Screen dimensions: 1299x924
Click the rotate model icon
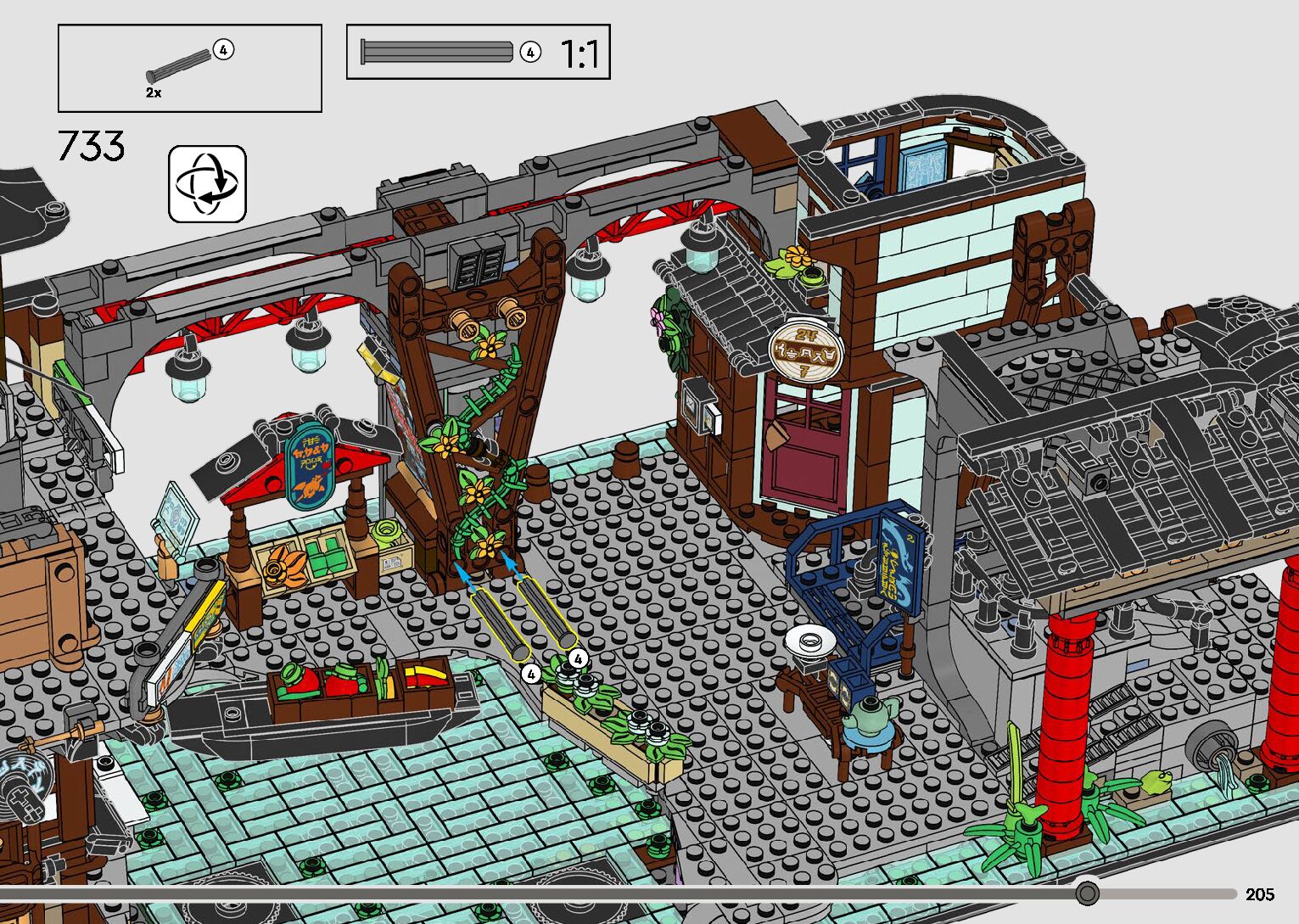(208, 184)
